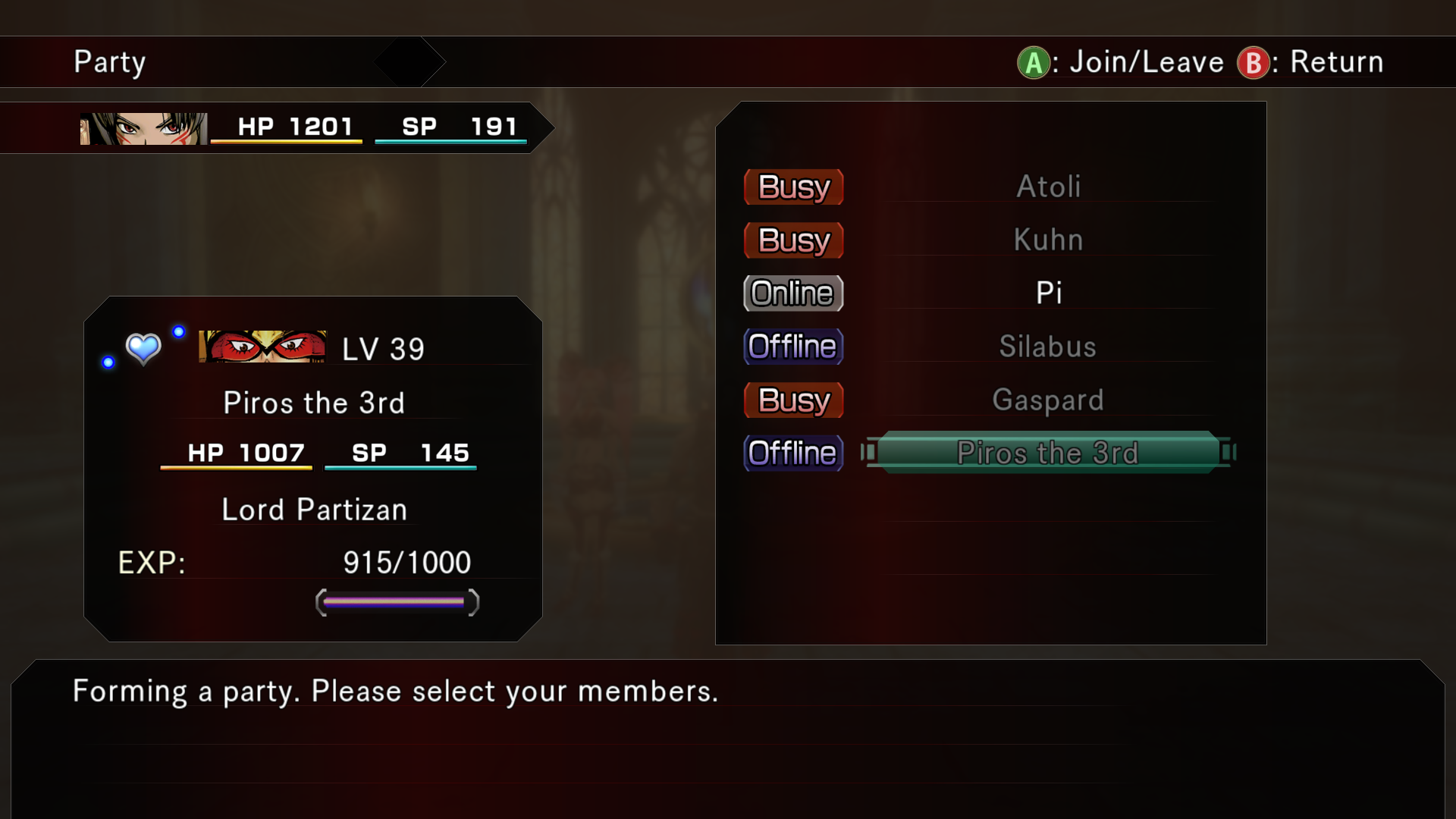Select the Silabus row
1456x819 pixels.
click(1048, 347)
